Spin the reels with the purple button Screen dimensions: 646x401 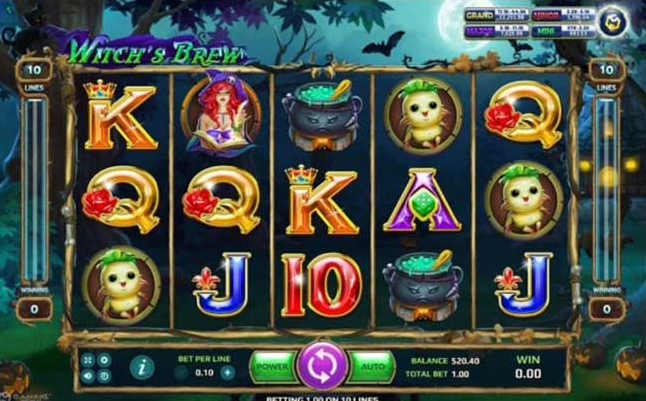pyautogui.click(x=323, y=366)
